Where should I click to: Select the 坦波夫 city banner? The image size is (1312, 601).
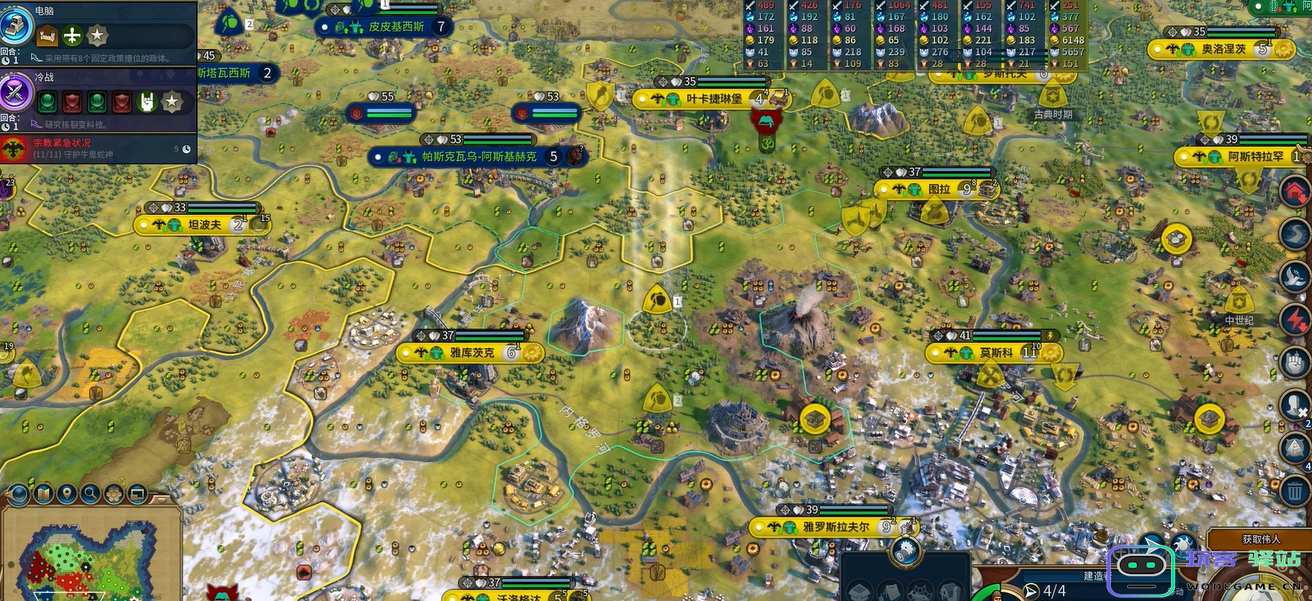pyautogui.click(x=203, y=225)
